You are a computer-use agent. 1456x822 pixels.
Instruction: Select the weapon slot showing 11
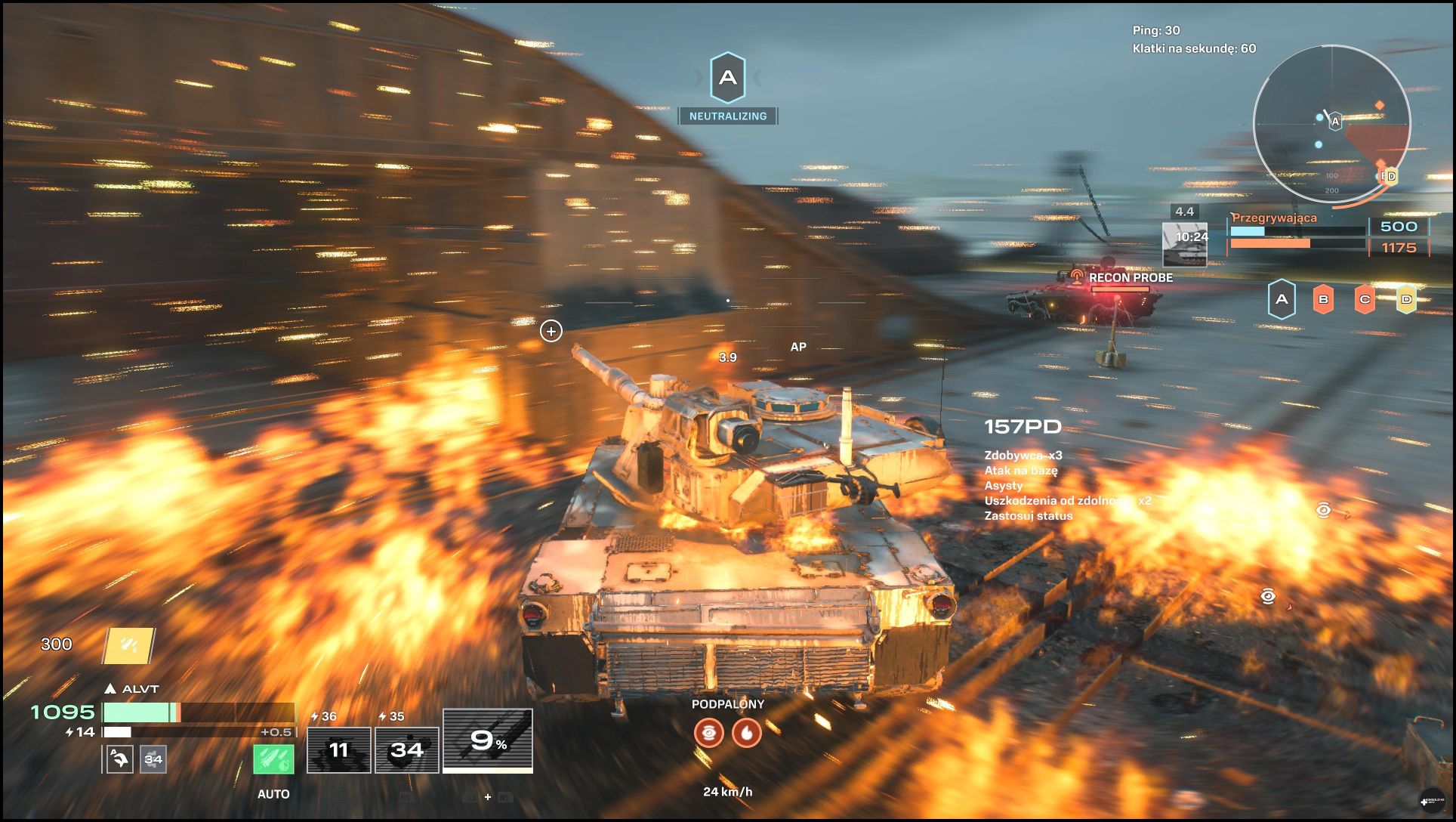pyautogui.click(x=339, y=749)
